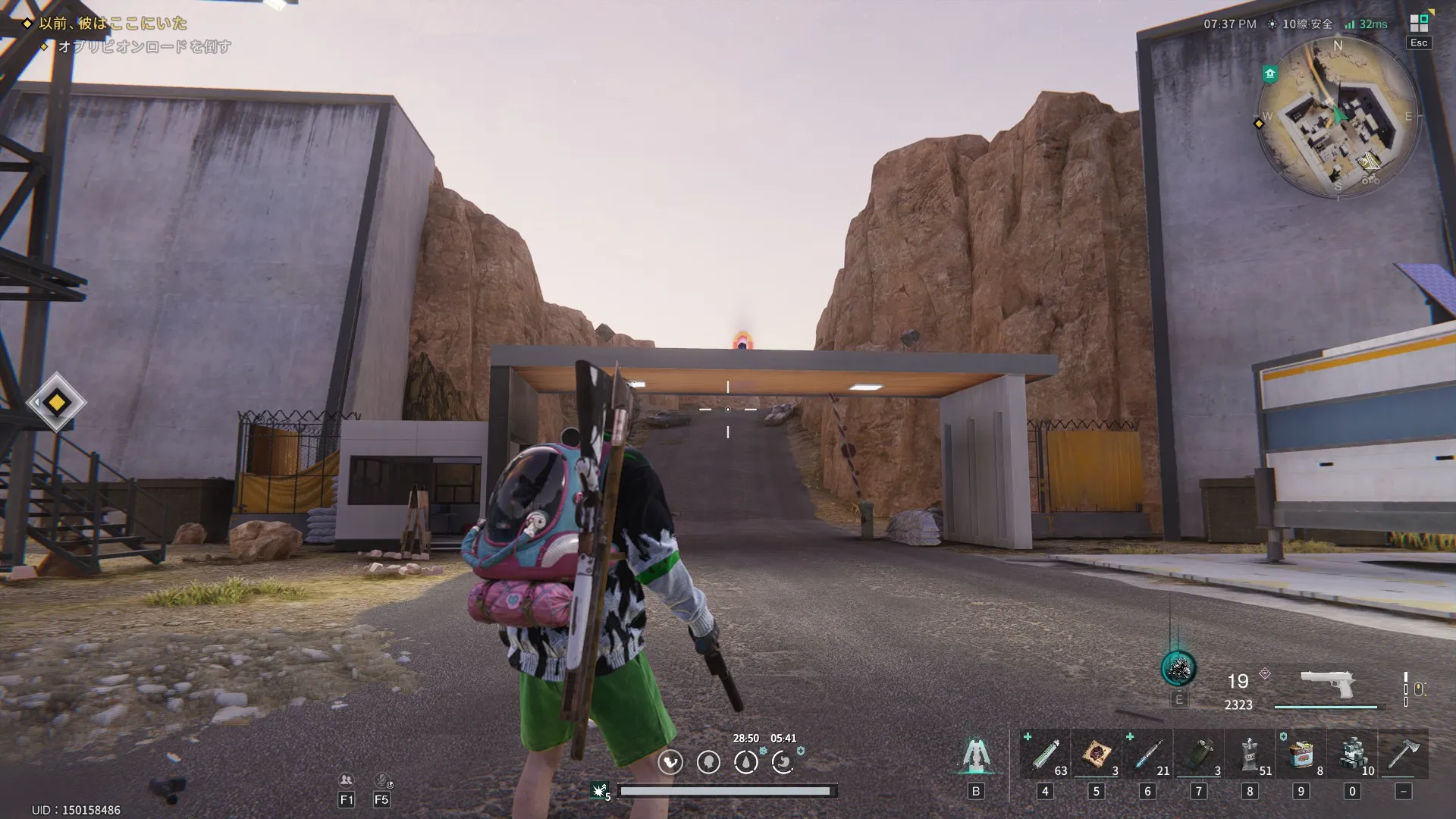The width and height of the screenshot is (1456, 819).
Task: Select the grey cube stack slot
Action: click(1352, 754)
